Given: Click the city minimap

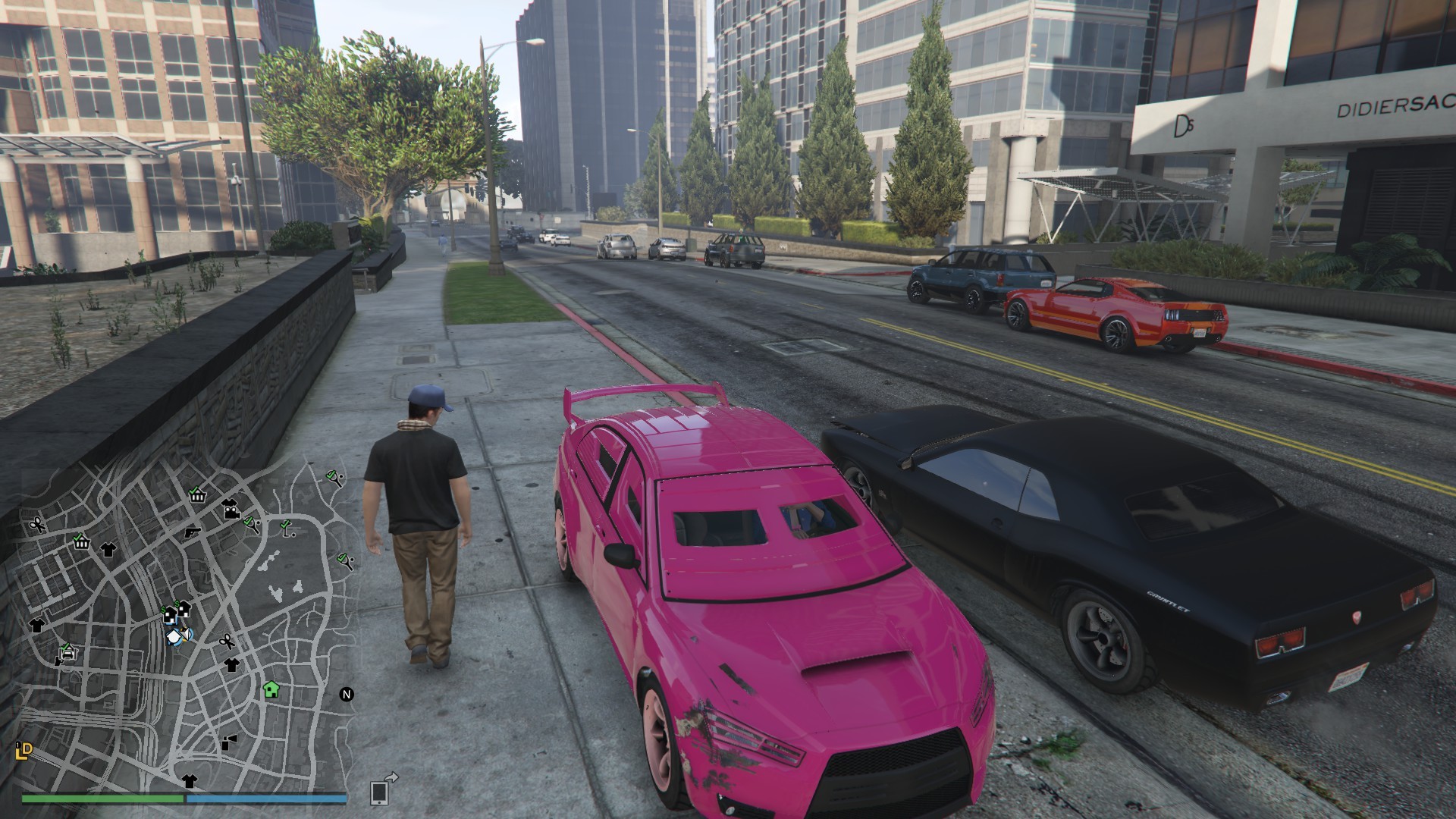Looking at the screenshot, I should click(182, 629).
